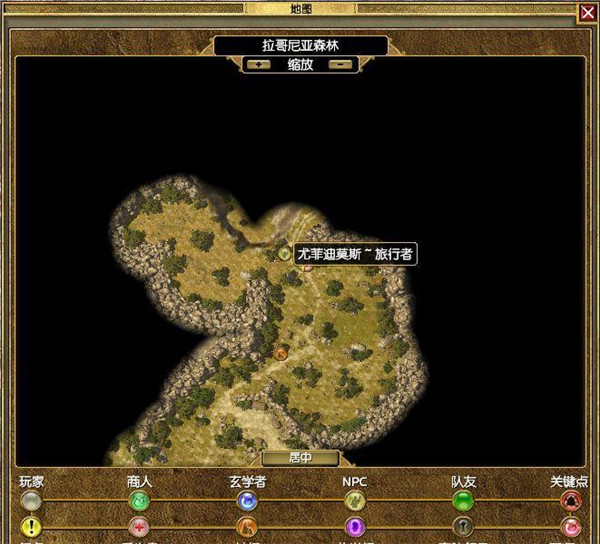Toggle the 商人 merchant legend filter
This screenshot has width=600, height=544.
click(x=139, y=500)
